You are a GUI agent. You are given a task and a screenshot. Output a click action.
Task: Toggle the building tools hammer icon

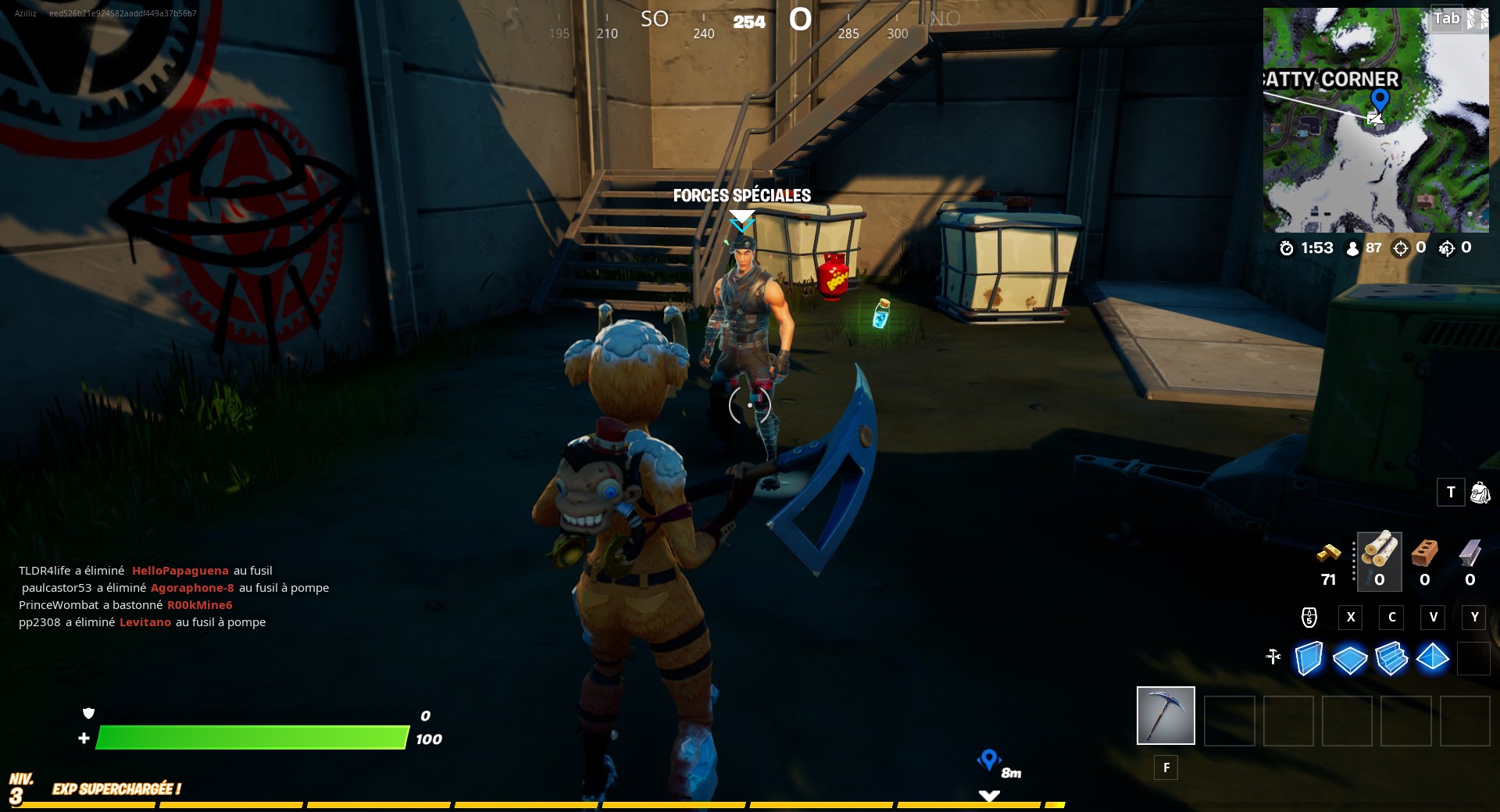tap(1274, 657)
